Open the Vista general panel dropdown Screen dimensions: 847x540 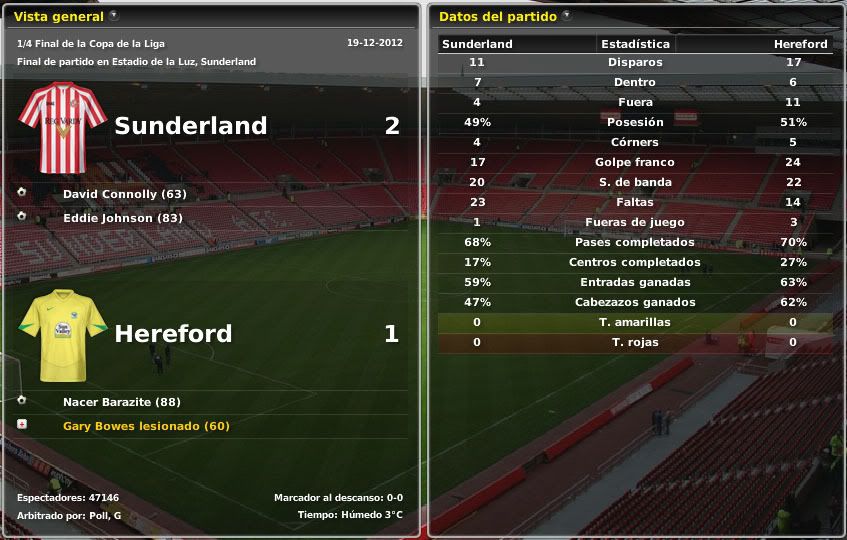click(x=114, y=16)
